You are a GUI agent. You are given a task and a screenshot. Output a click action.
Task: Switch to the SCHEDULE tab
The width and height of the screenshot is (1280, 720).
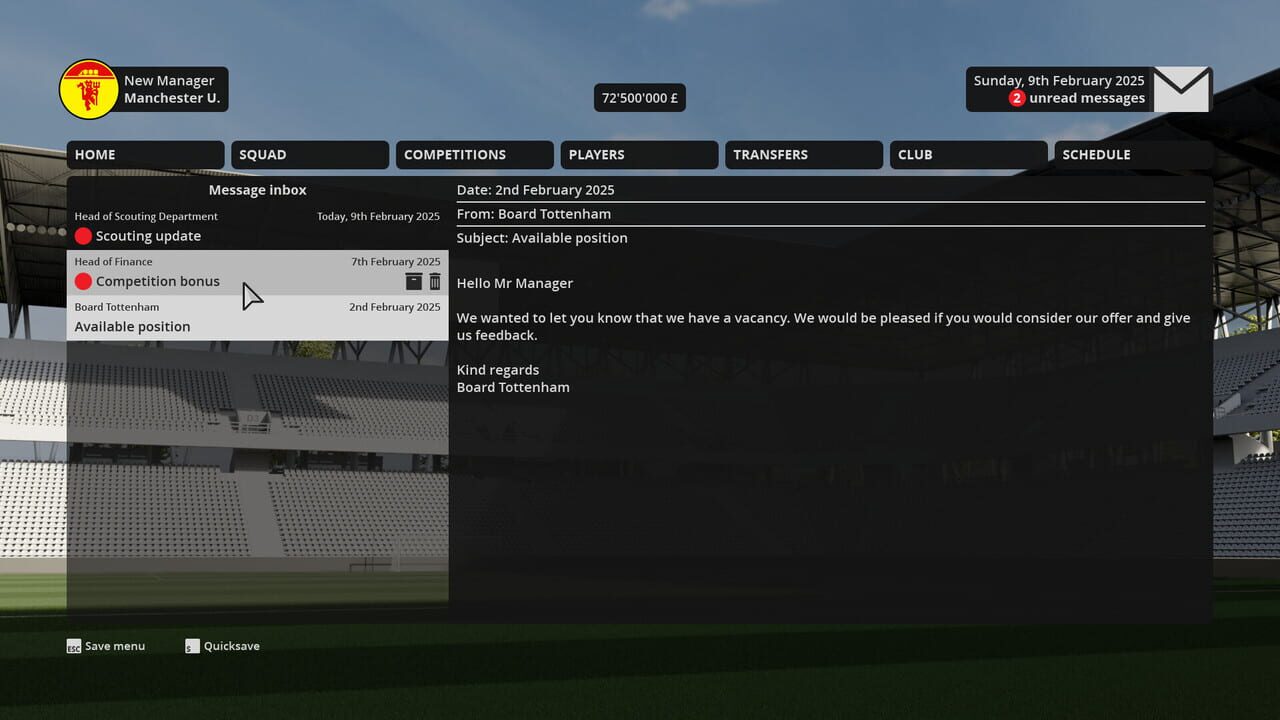click(x=1132, y=154)
